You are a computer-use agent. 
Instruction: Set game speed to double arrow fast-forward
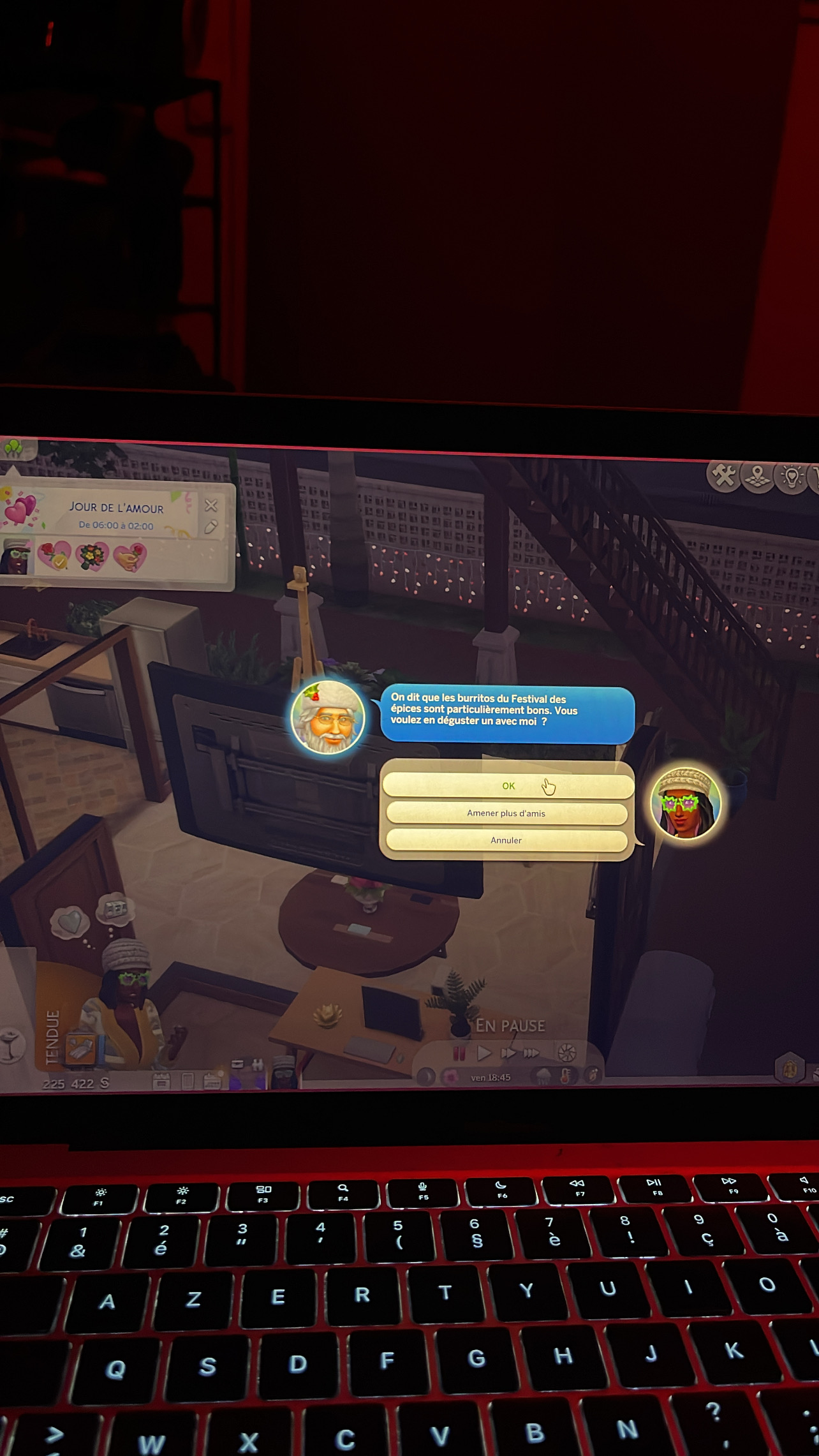508,1053
